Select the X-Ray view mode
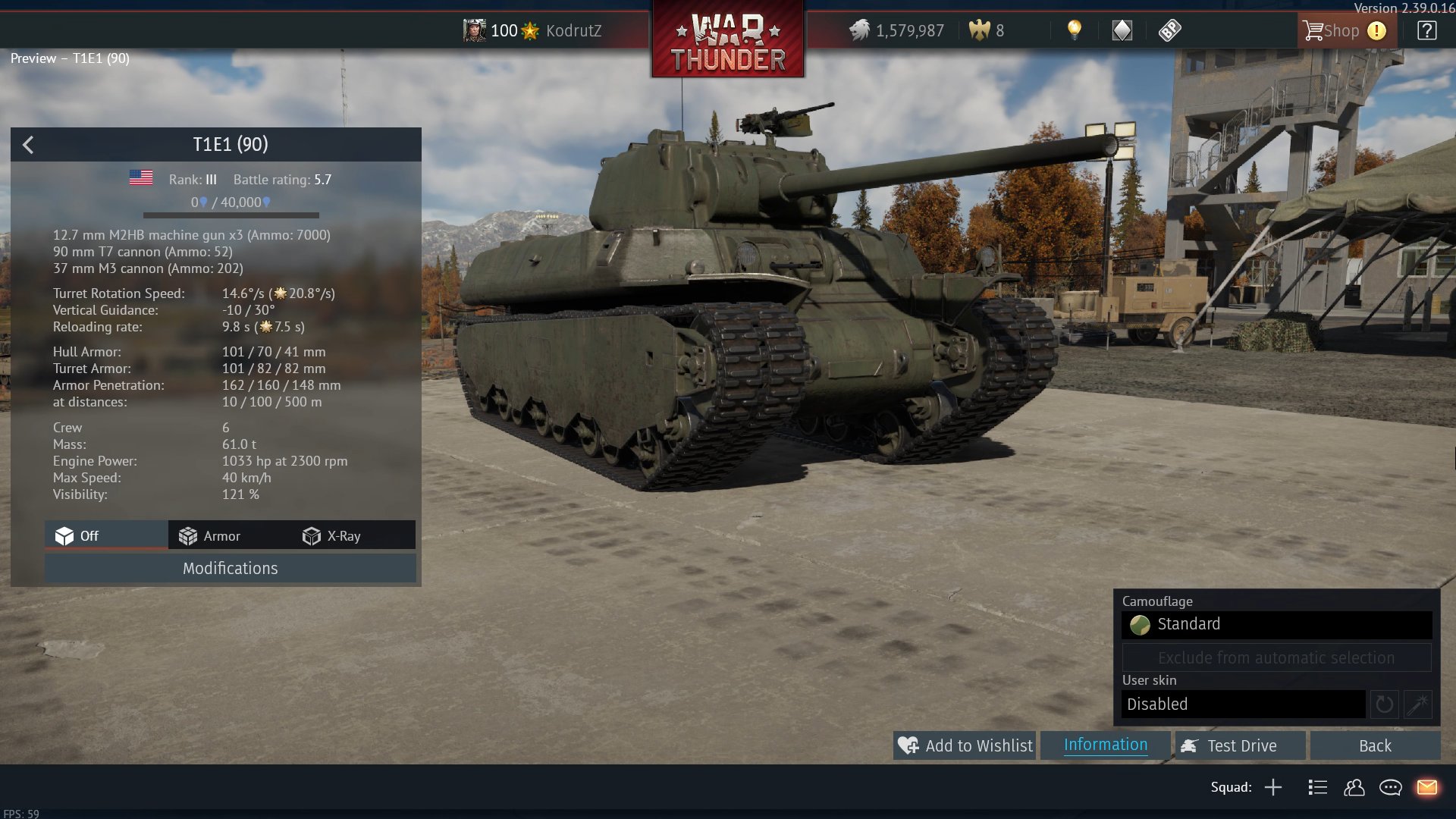 tap(332, 536)
